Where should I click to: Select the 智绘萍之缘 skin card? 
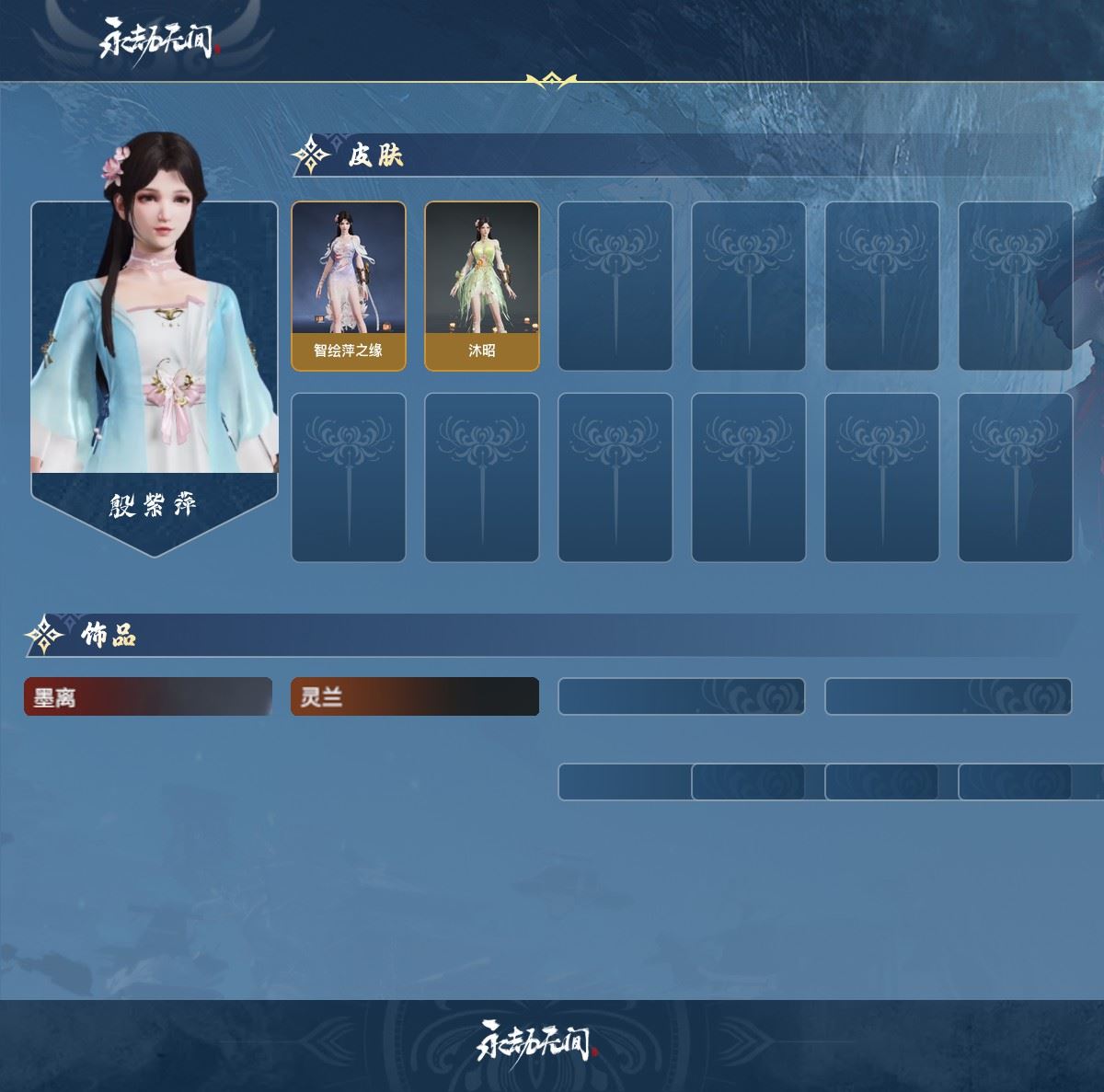(x=349, y=286)
